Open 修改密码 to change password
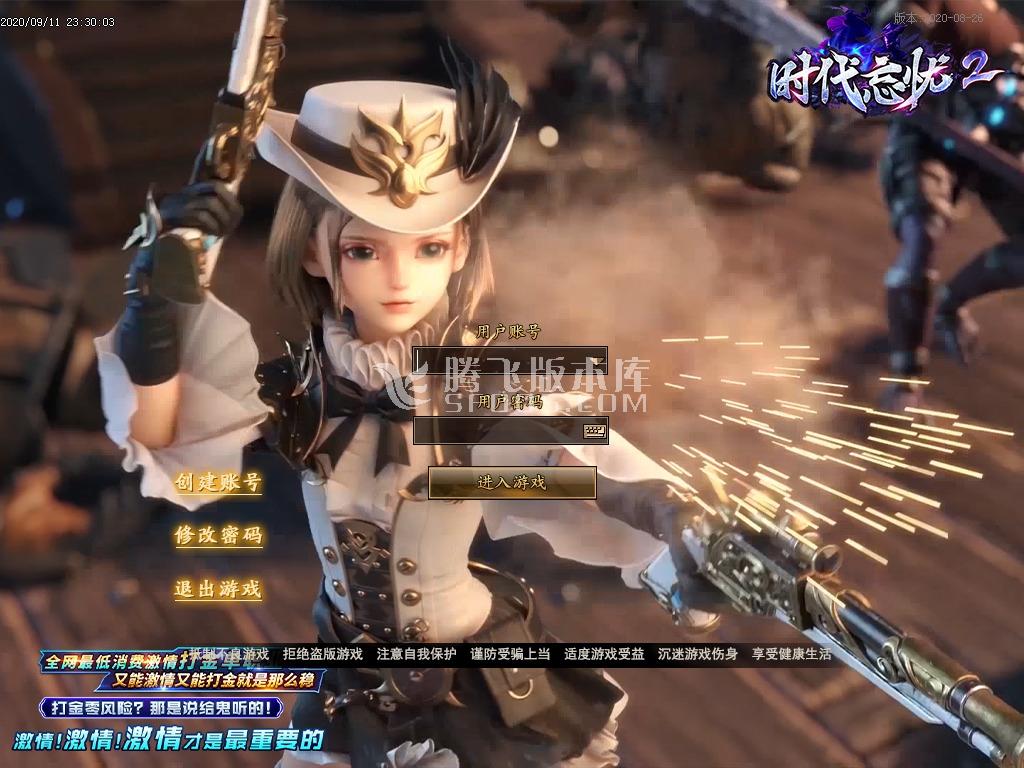Screen dimensions: 1024x768 (218, 535)
